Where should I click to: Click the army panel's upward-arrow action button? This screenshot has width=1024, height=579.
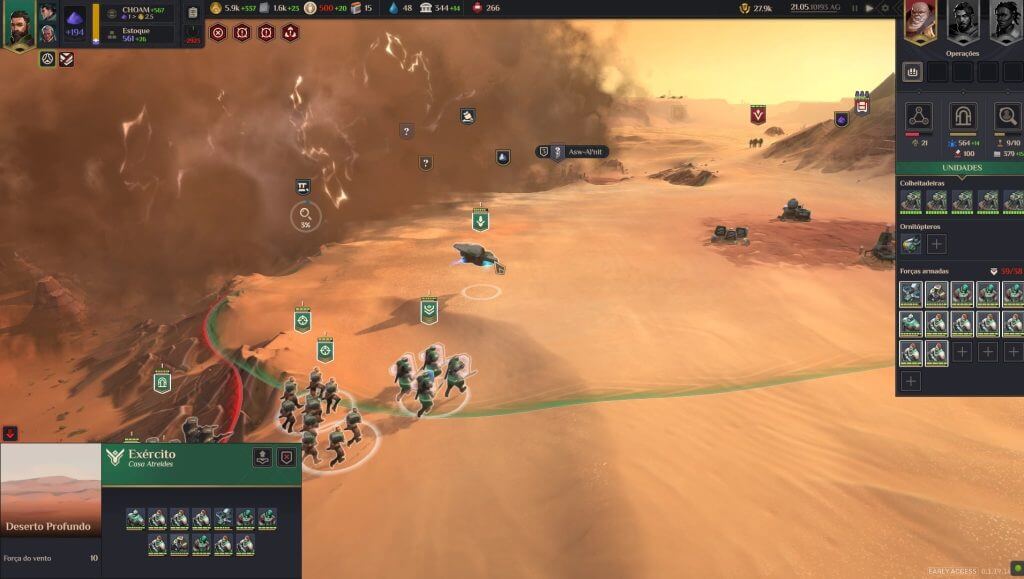(x=262, y=458)
